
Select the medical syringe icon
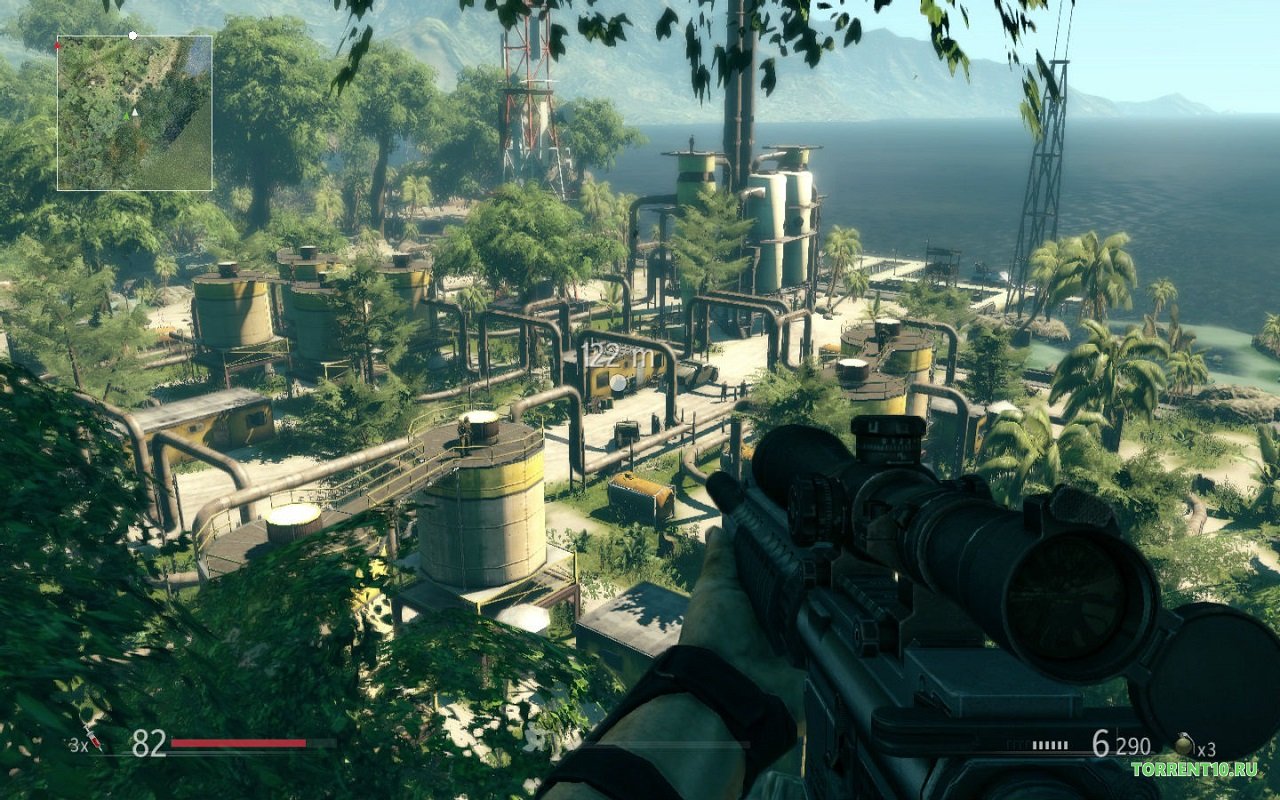[x=92, y=738]
